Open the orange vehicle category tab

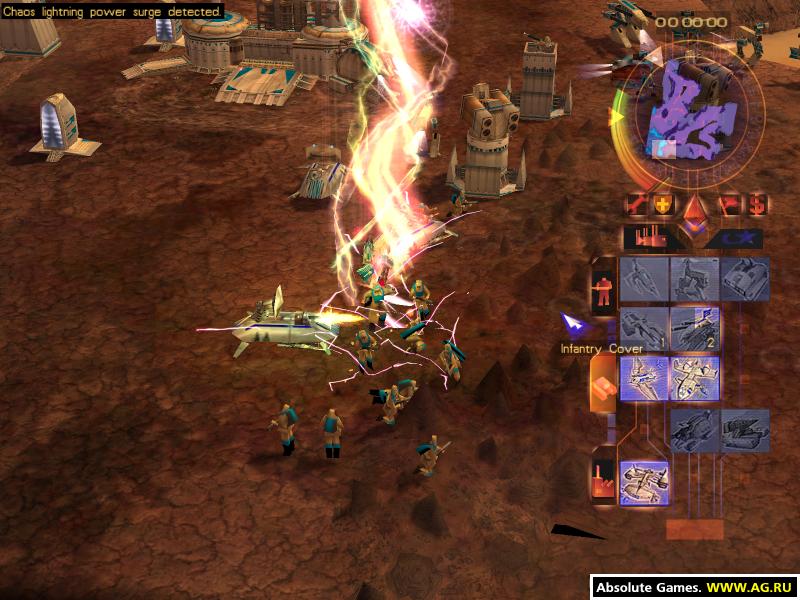coord(603,383)
